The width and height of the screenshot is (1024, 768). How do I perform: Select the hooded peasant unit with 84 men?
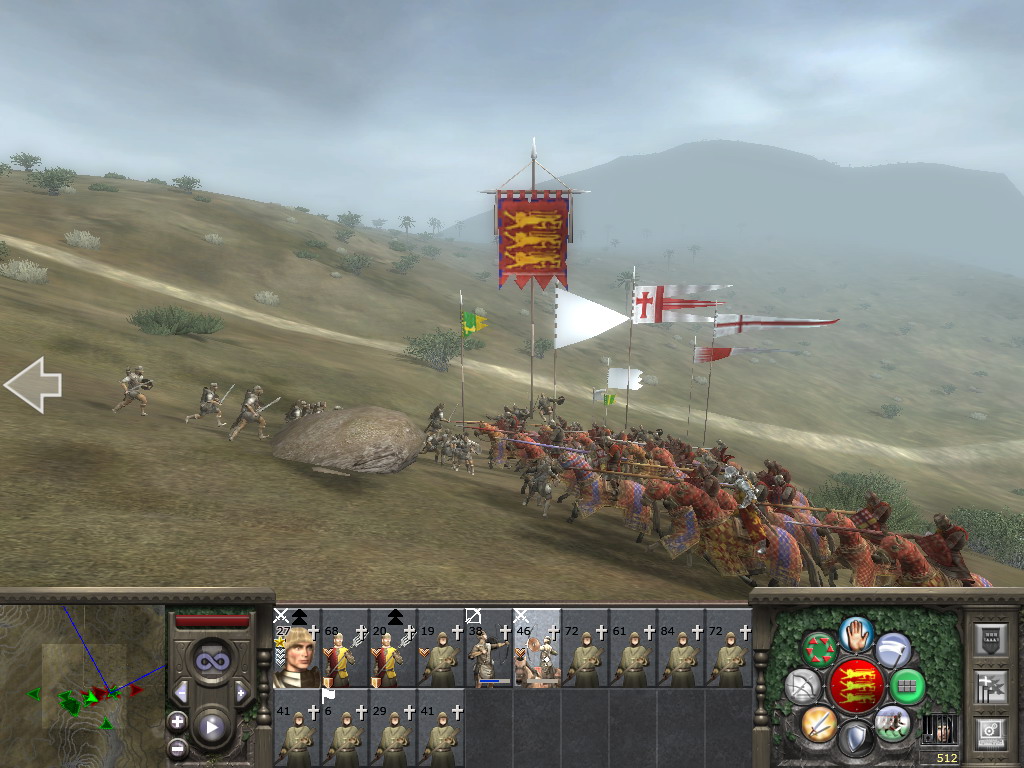(681, 649)
